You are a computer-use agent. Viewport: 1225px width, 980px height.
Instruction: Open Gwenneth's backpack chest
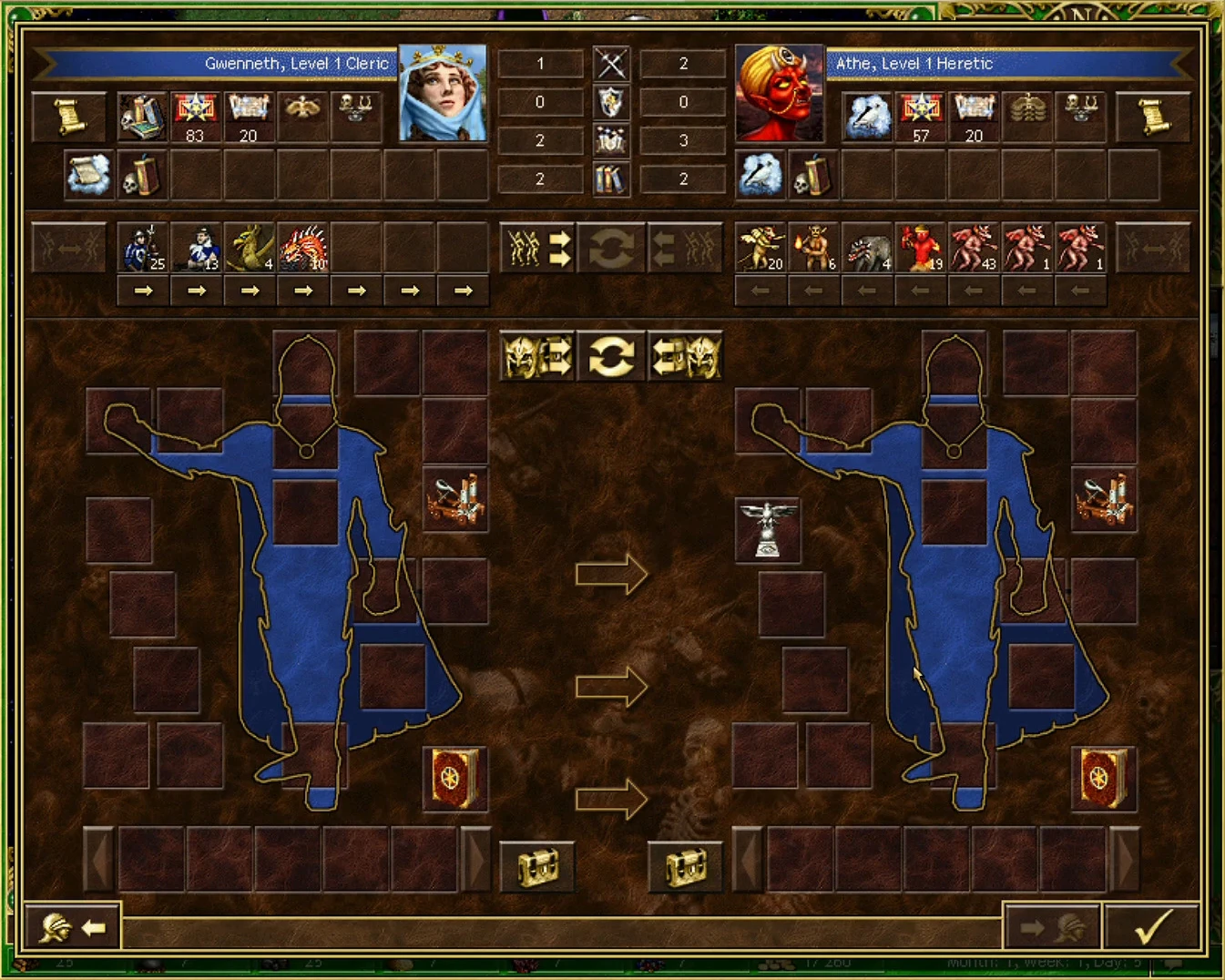(536, 866)
